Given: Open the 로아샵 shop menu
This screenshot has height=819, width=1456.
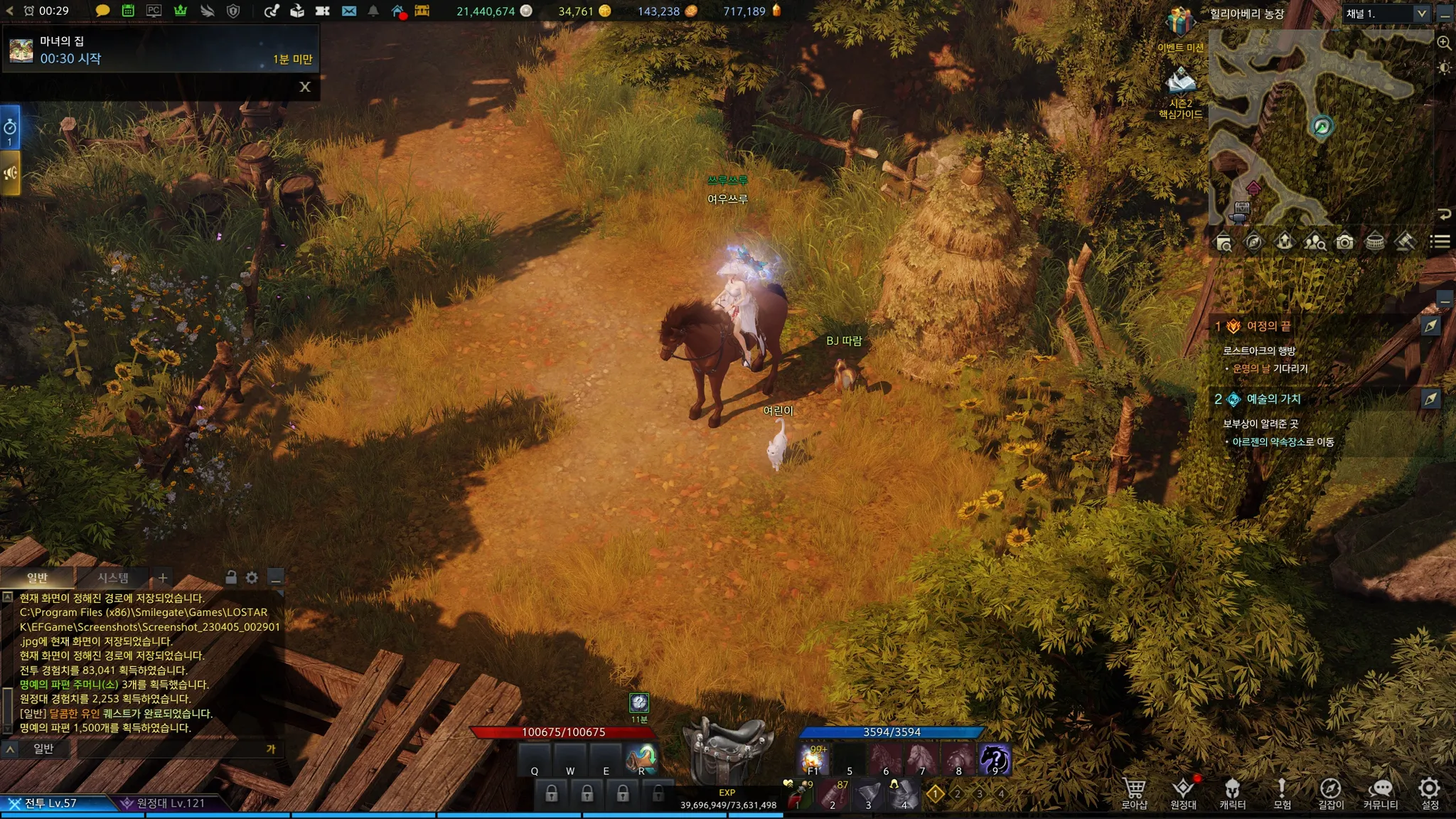Looking at the screenshot, I should pyautogui.click(x=1134, y=792).
